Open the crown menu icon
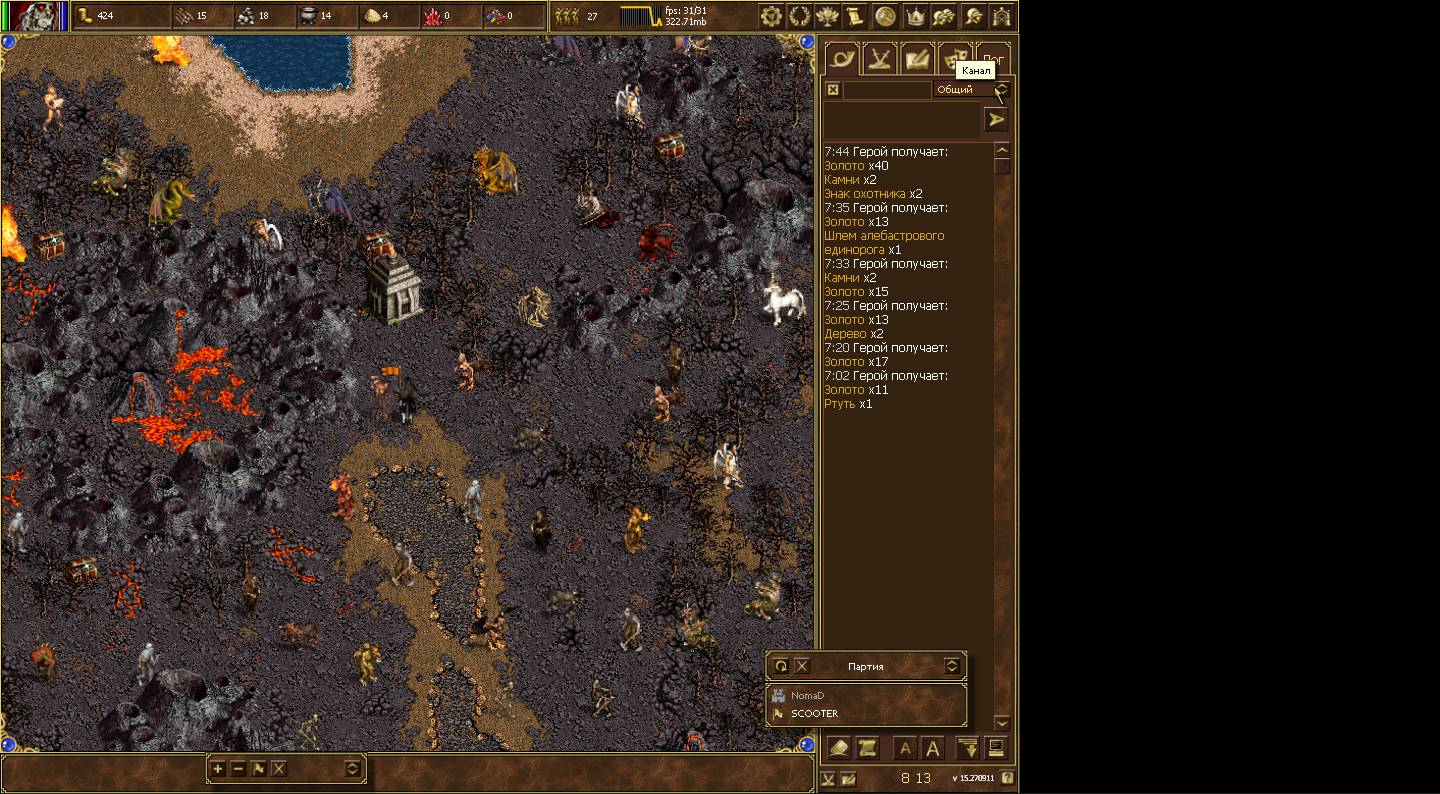This screenshot has width=1440, height=794. [914, 16]
